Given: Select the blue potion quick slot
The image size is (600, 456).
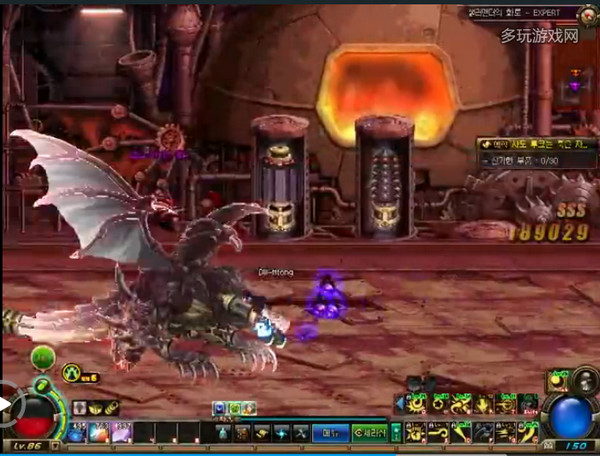Looking at the screenshot, I should 76,432.
